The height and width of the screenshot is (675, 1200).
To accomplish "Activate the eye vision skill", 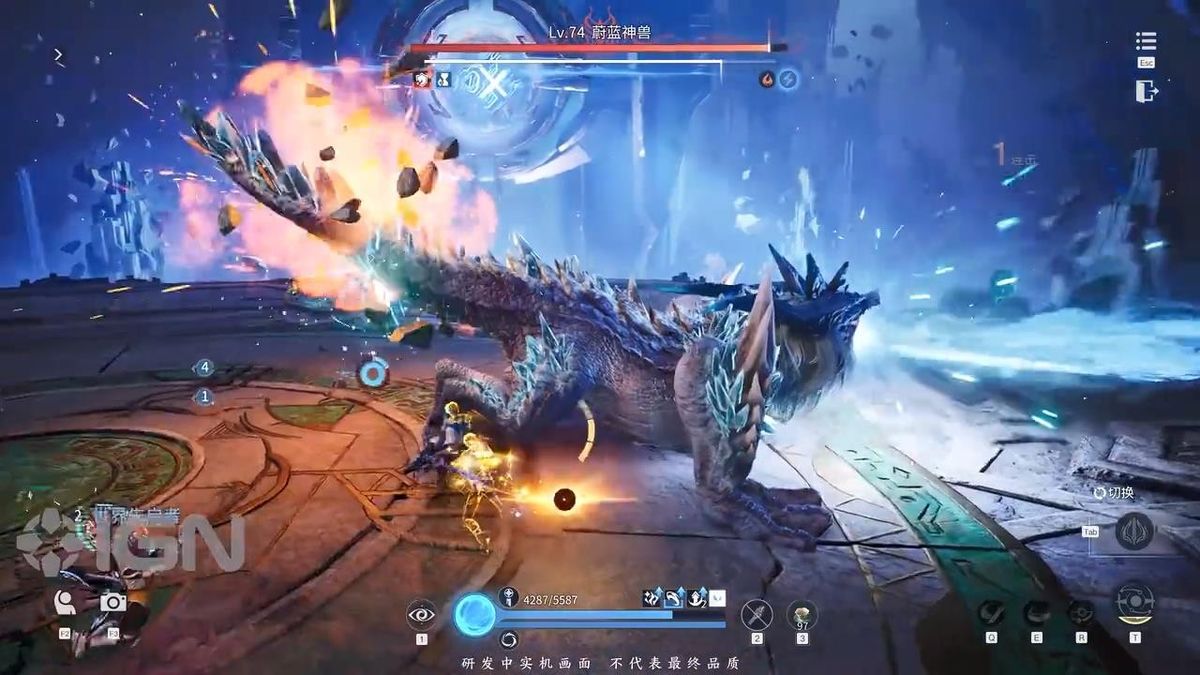I will click(x=421, y=614).
